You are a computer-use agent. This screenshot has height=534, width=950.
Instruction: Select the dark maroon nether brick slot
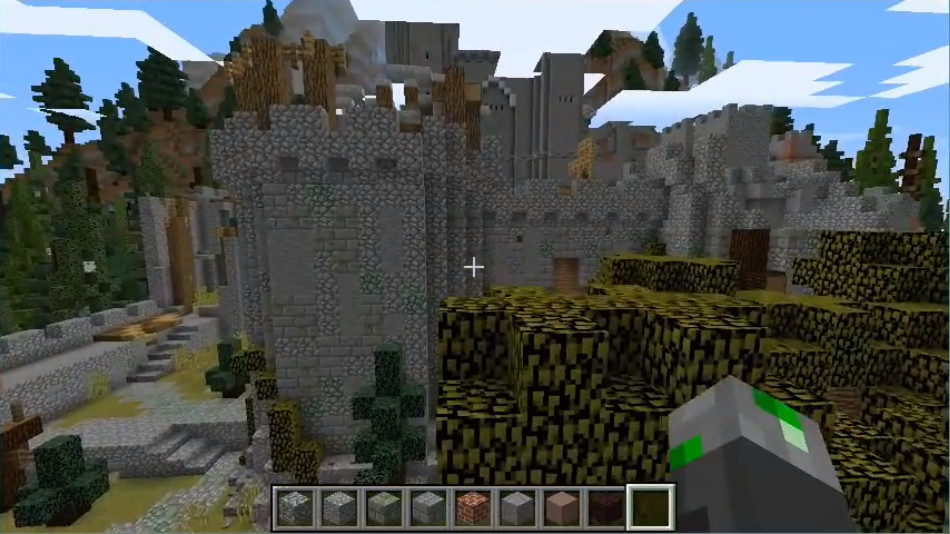[606, 508]
